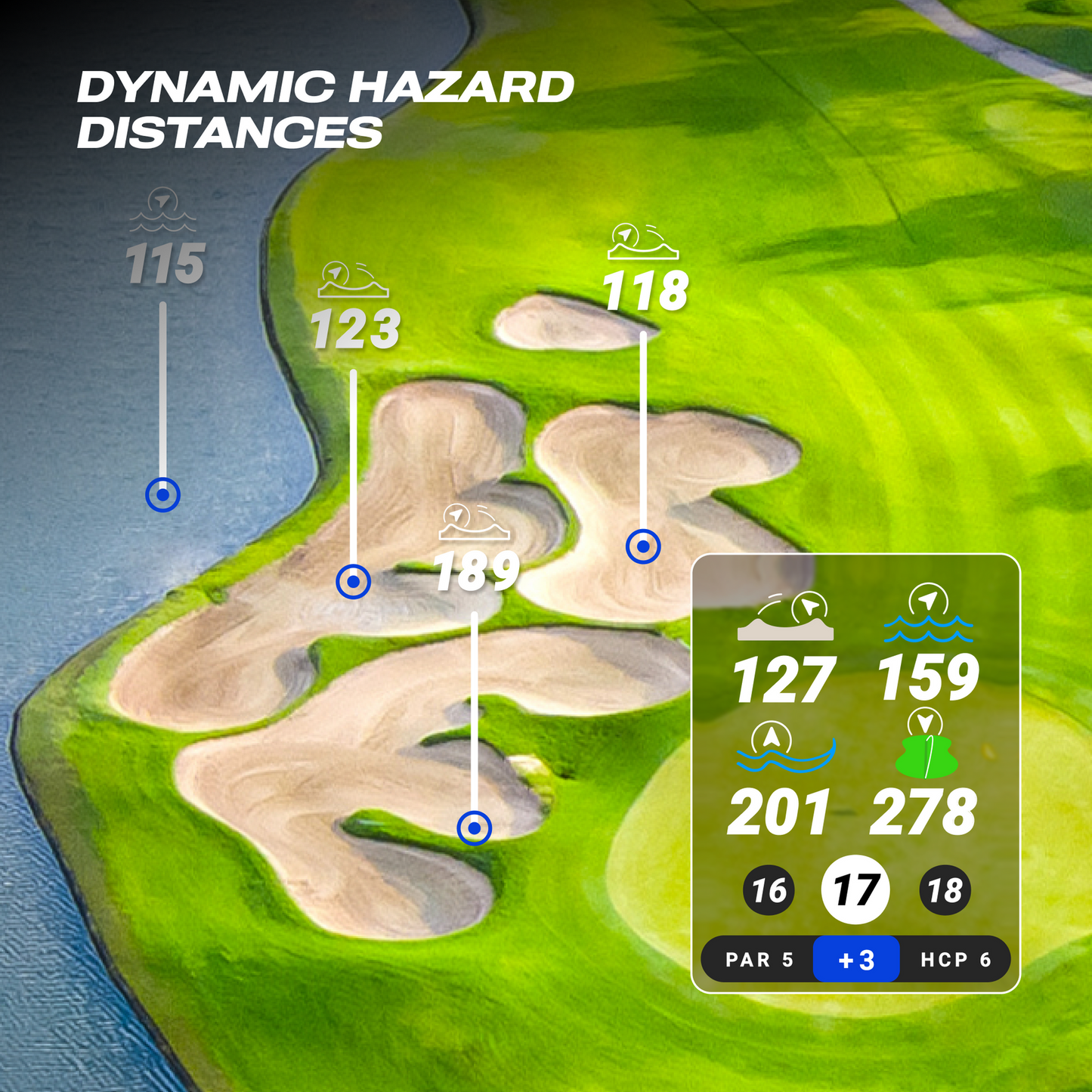Choose the 201 water carry icon
The image size is (1092, 1092).
pyautogui.click(x=785, y=747)
